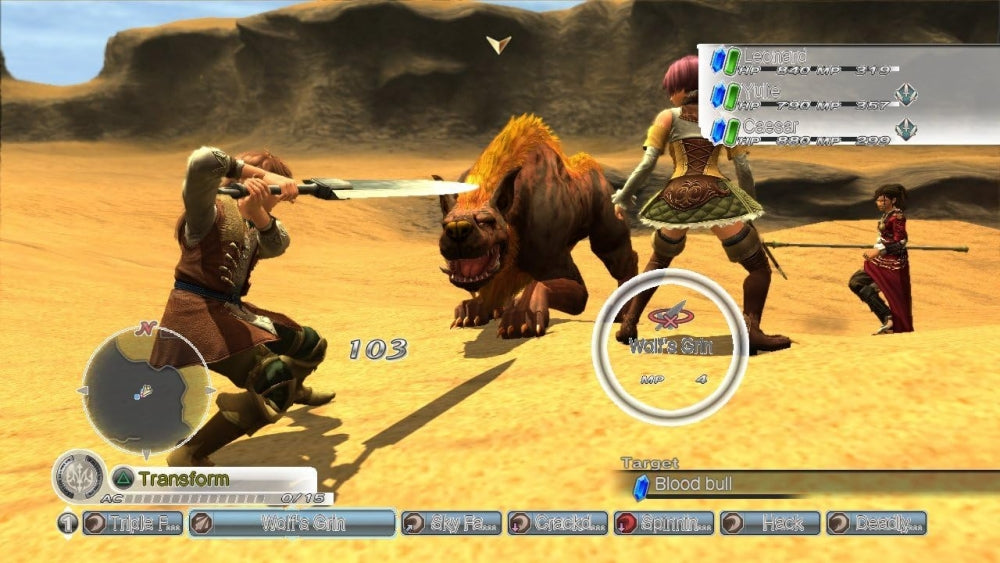This screenshot has width=1000, height=563.
Task: Select the Transform option
Action: (x=182, y=479)
